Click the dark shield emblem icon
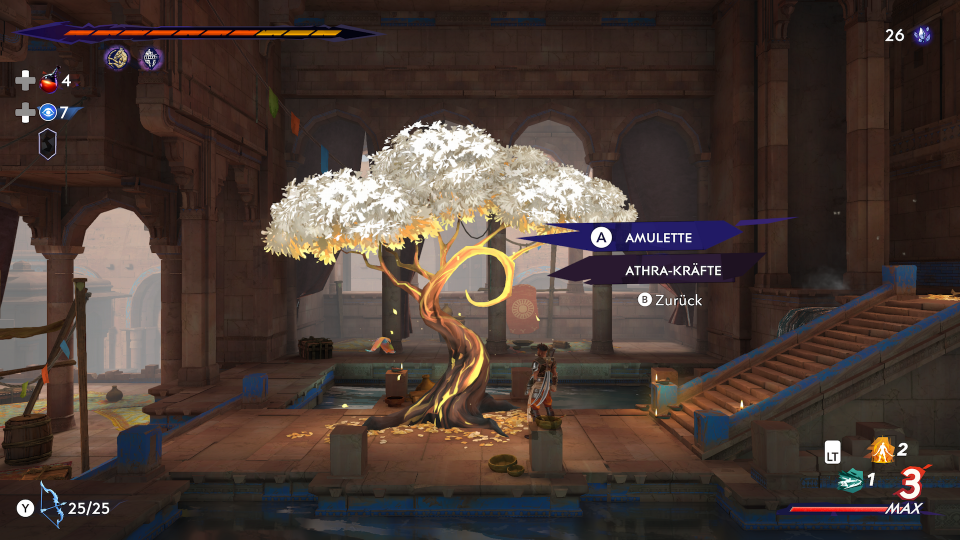Screen dimensions: 960x540 (x=47, y=145)
